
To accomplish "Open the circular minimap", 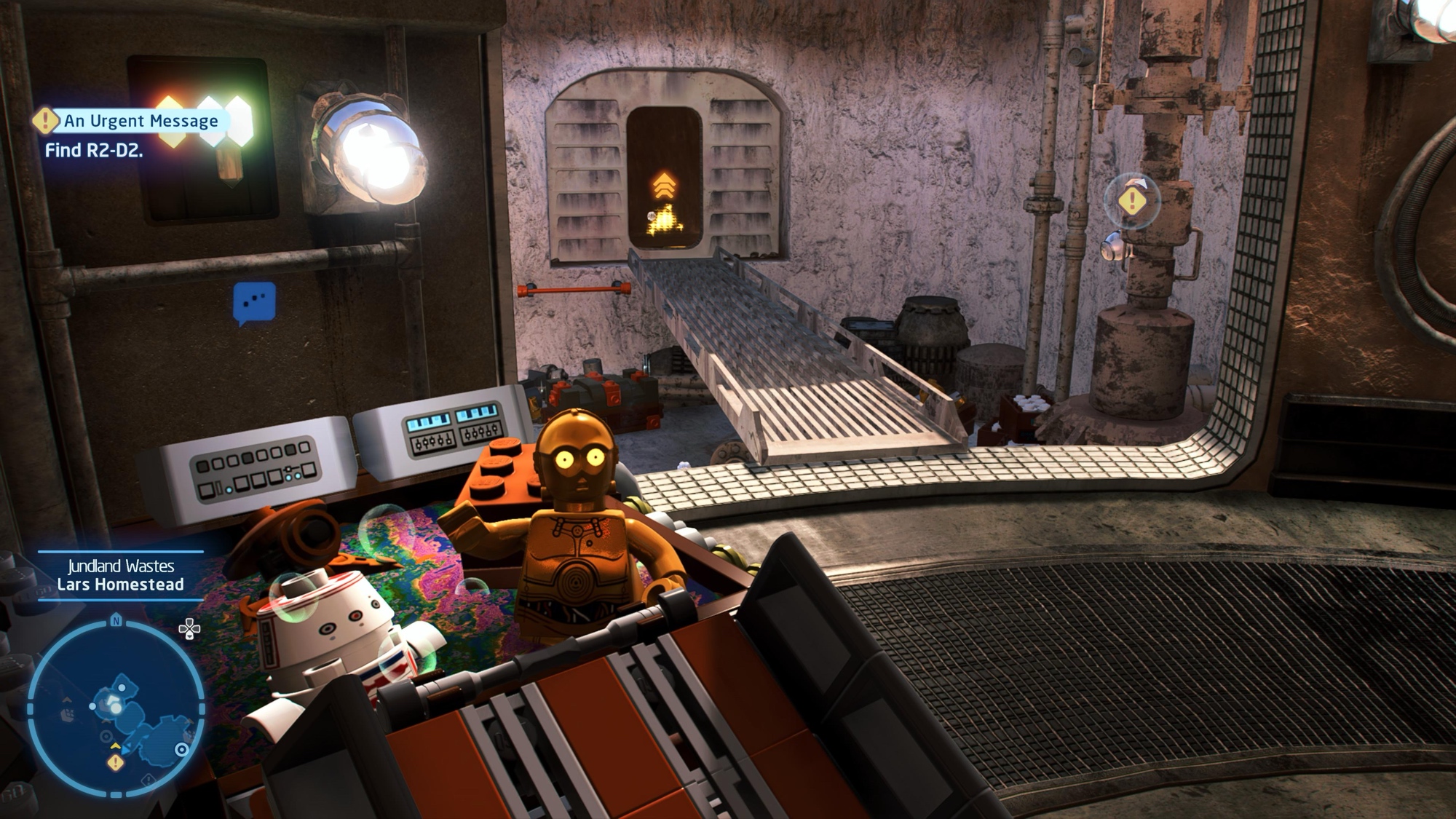I will click(116, 707).
